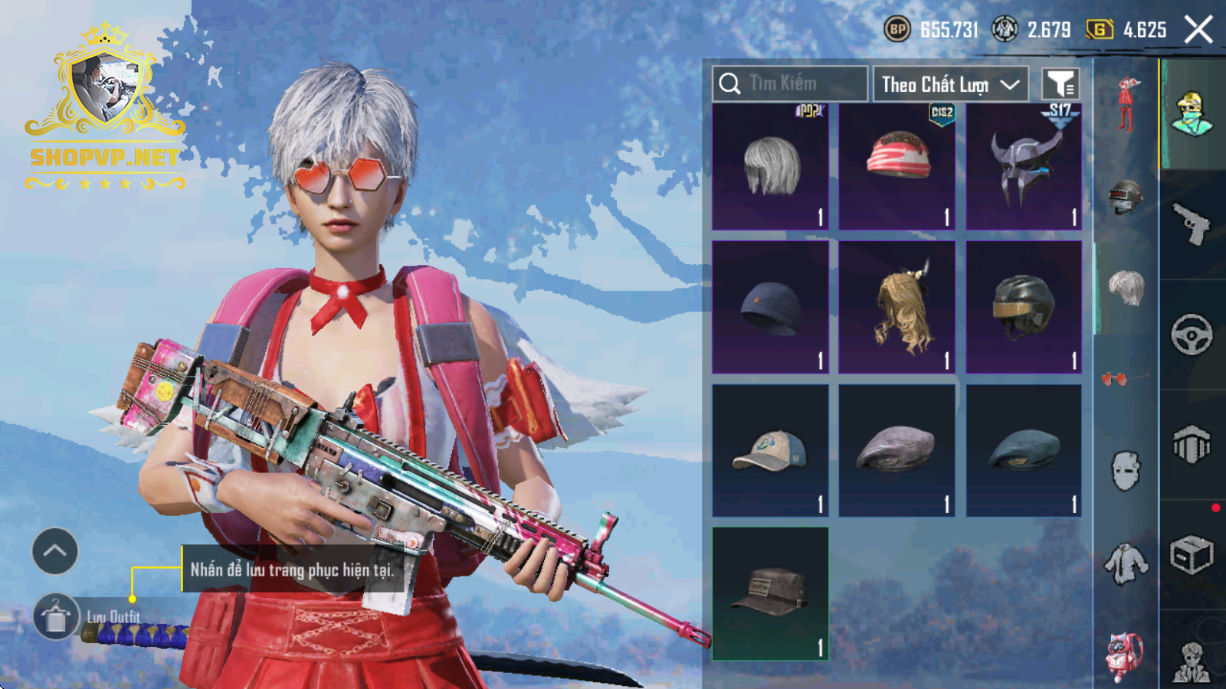The image size is (1226, 689).
Task: Select the beige and blue baseball cap
Action: pos(770,451)
